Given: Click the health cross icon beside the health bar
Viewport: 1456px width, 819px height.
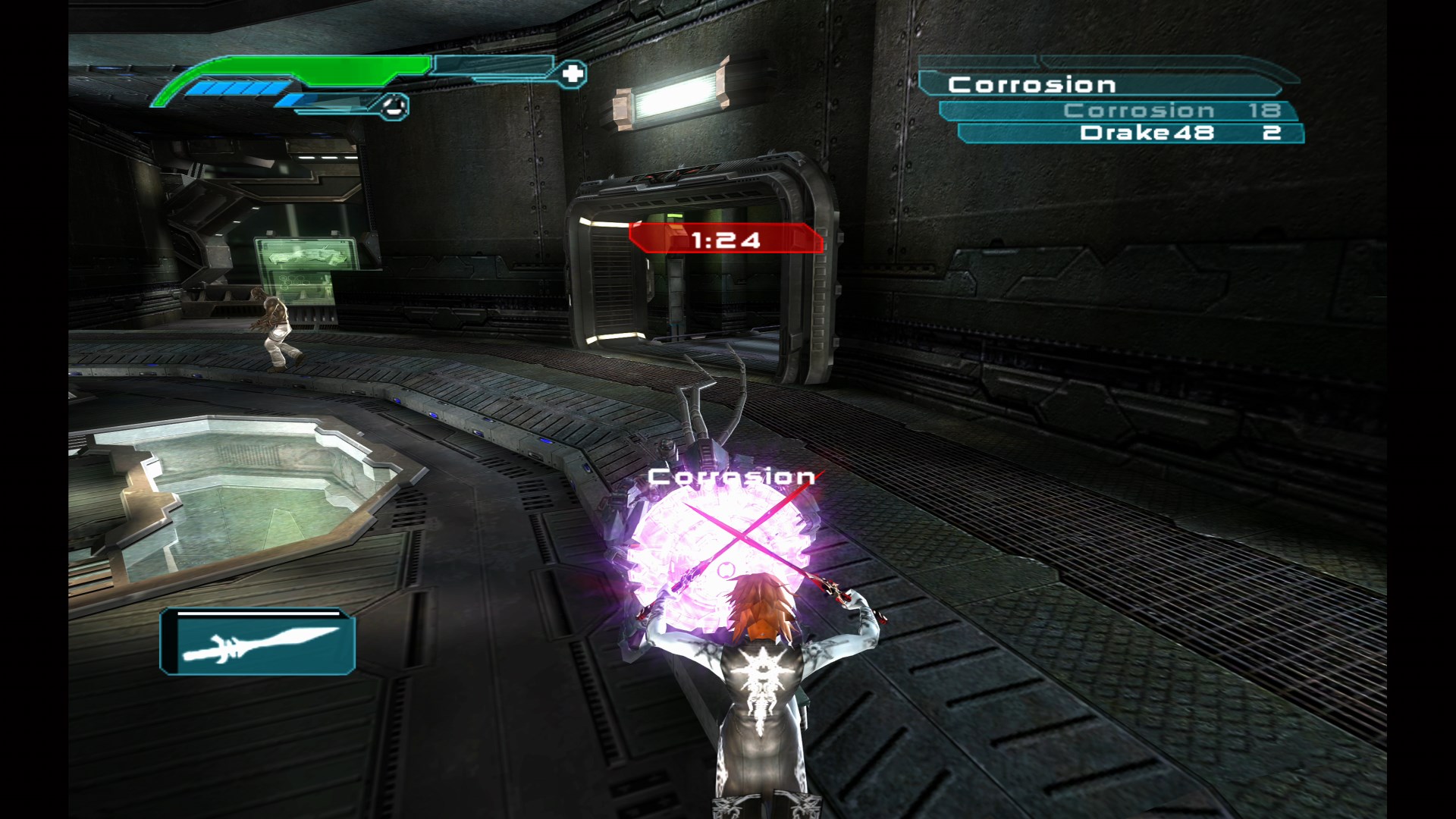Looking at the screenshot, I should (x=574, y=72).
